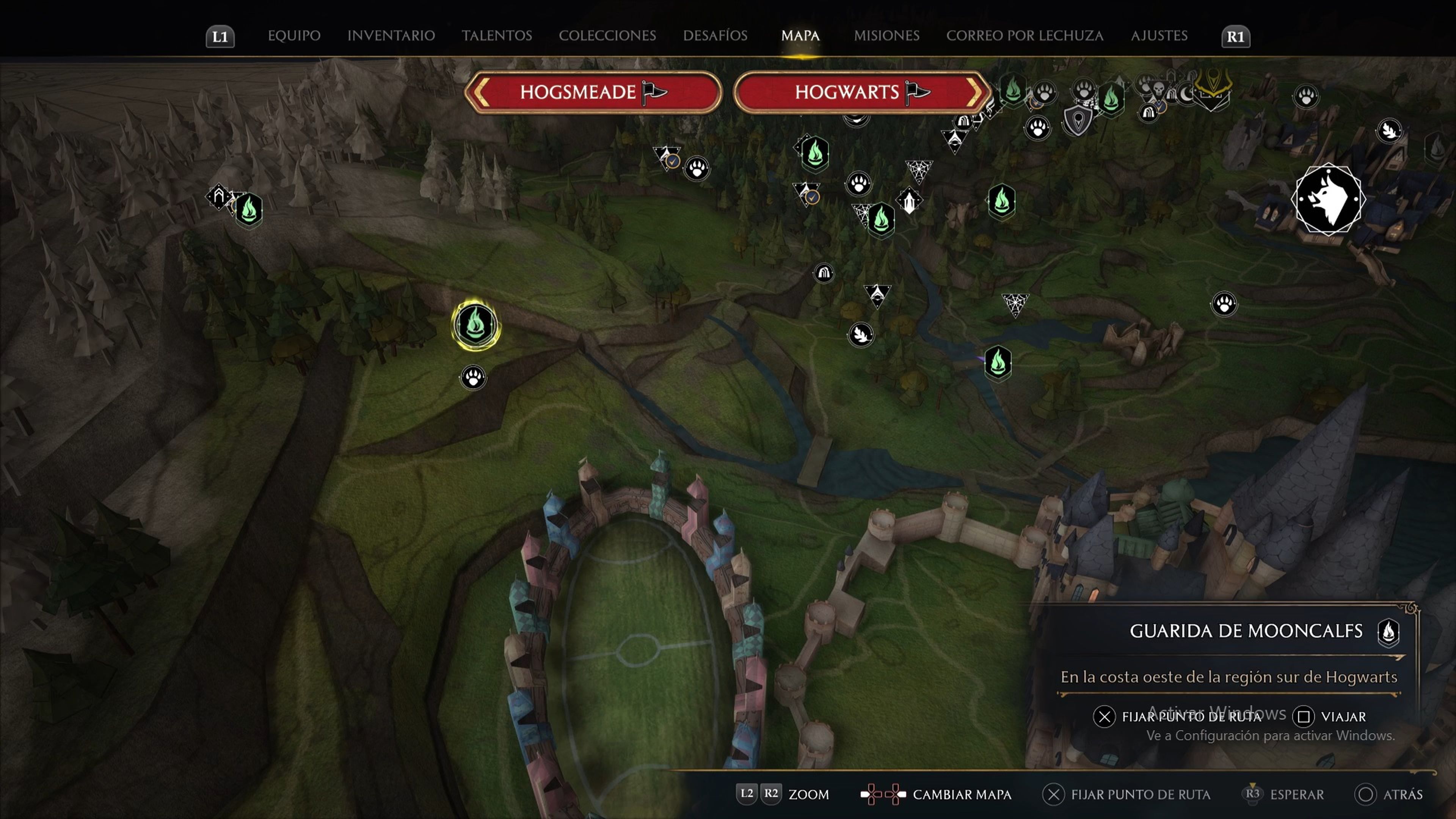Select the arched doorway marker mid-map
This screenshot has width=1456, height=819.
[824, 273]
